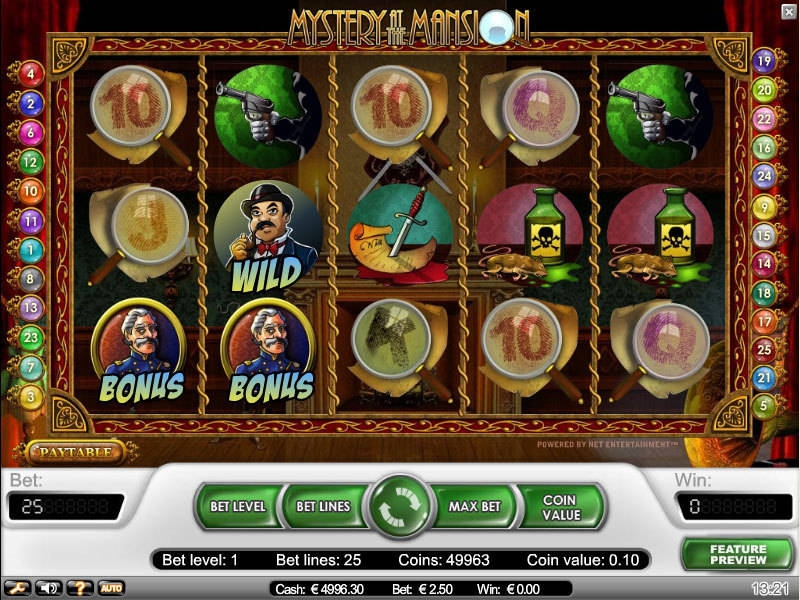The image size is (800, 600).
Task: Change the number of Bet Lines
Action: coord(323,506)
